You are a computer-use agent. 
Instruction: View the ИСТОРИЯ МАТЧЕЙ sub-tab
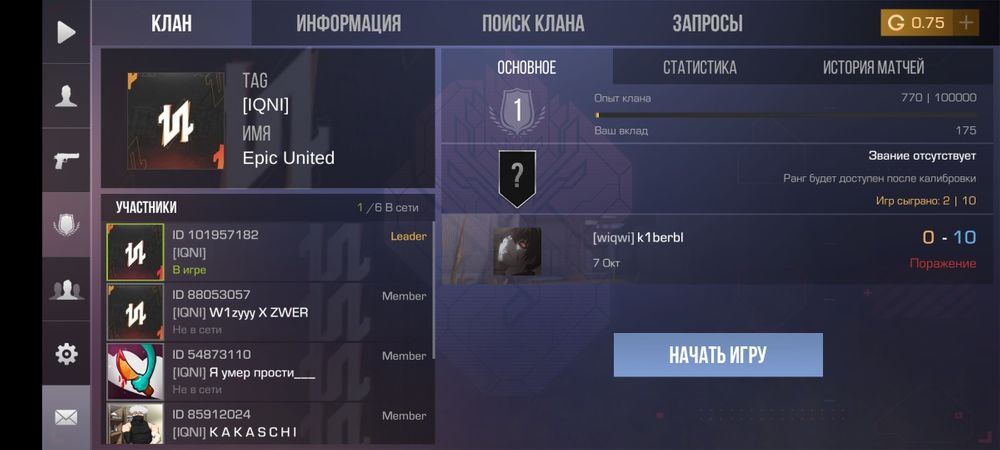tap(873, 68)
